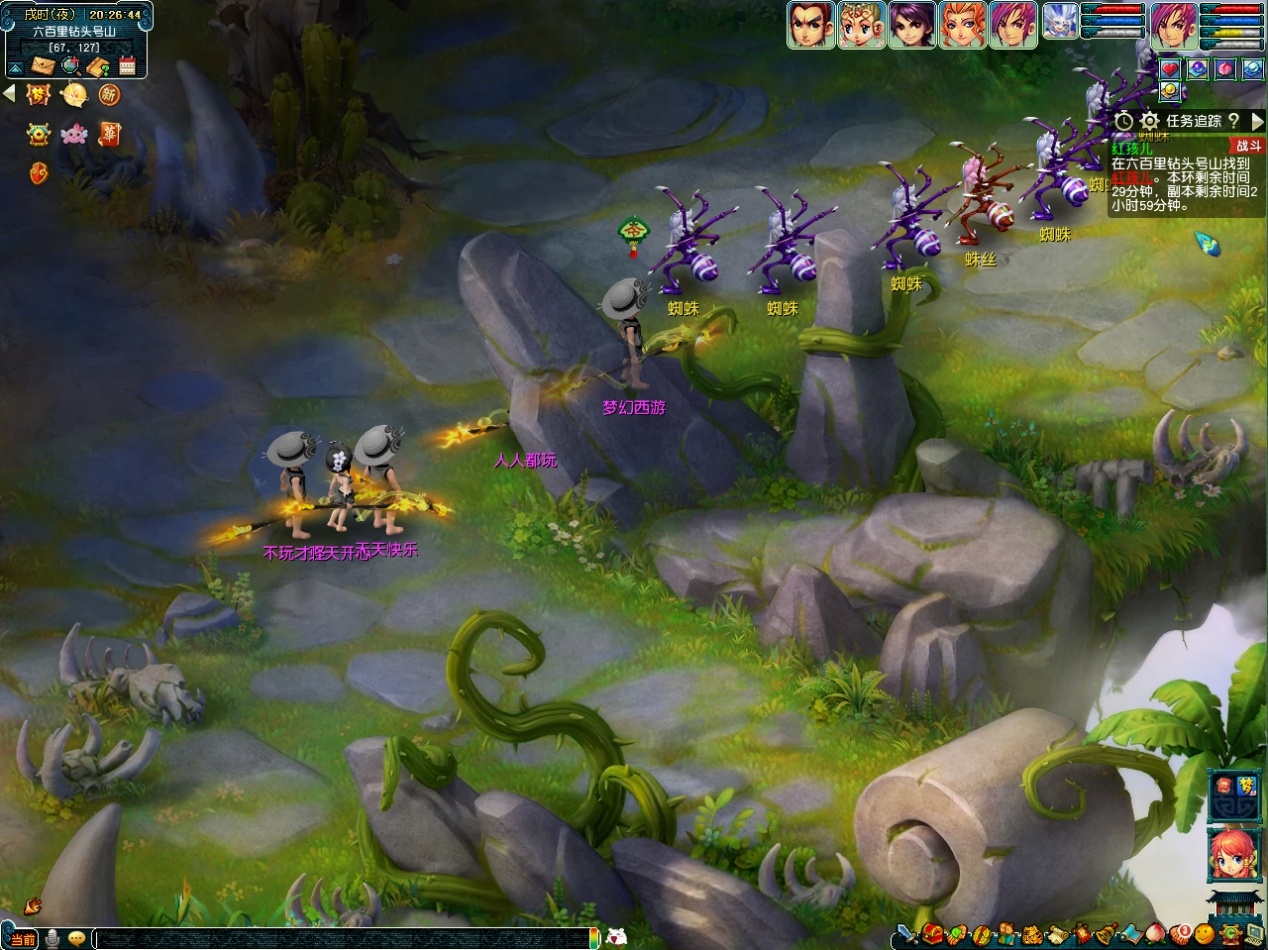The width and height of the screenshot is (1268, 950).
Task: Open the pink winged pet icon
Action: click(74, 134)
